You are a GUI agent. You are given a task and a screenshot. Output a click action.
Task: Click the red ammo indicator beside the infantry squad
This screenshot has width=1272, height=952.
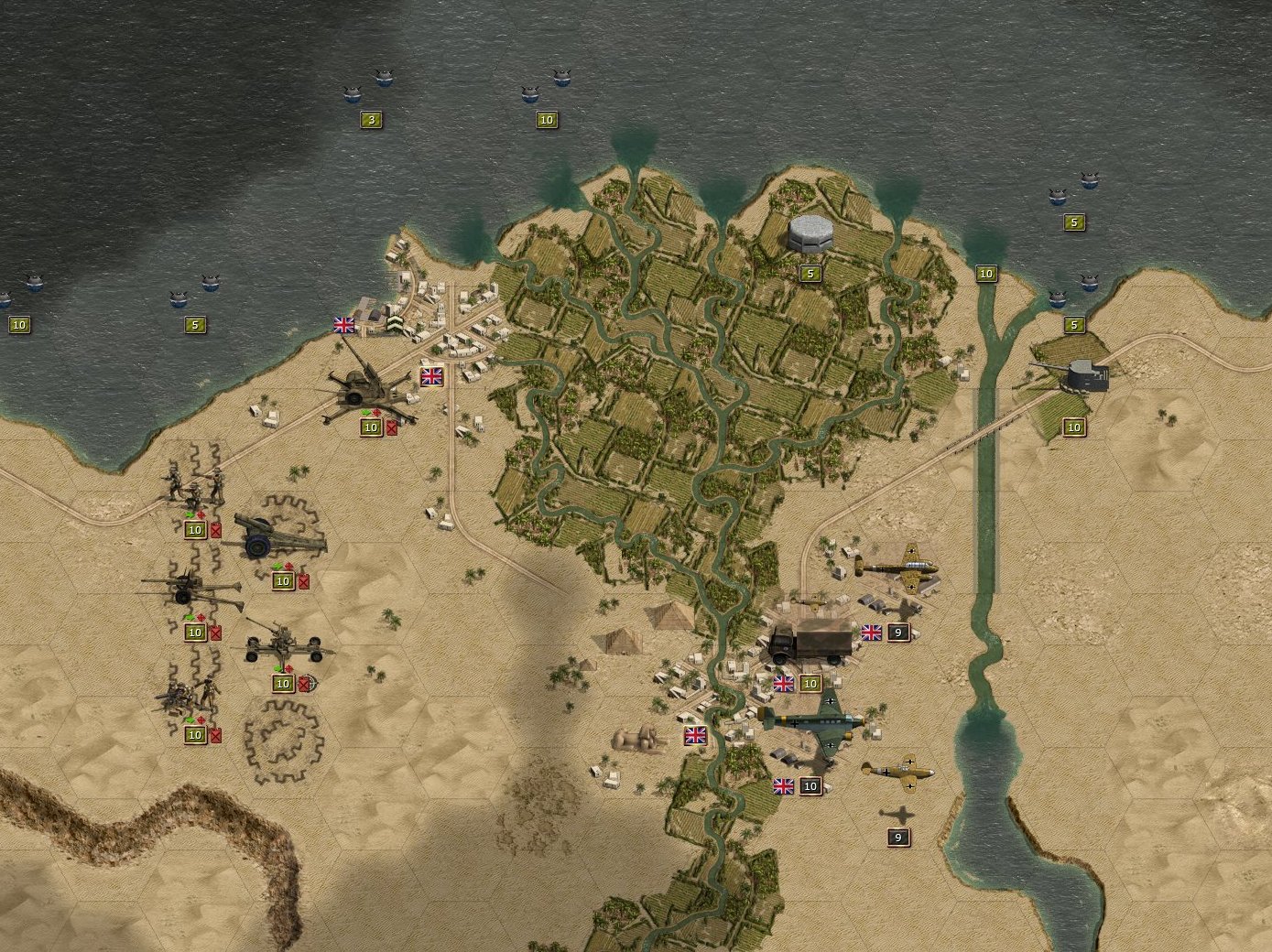(x=215, y=530)
